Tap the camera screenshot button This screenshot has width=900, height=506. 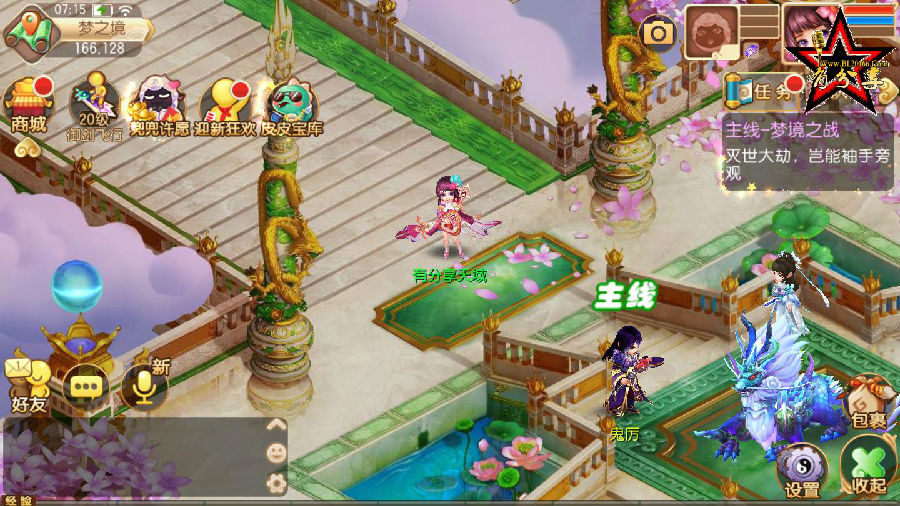tap(658, 33)
